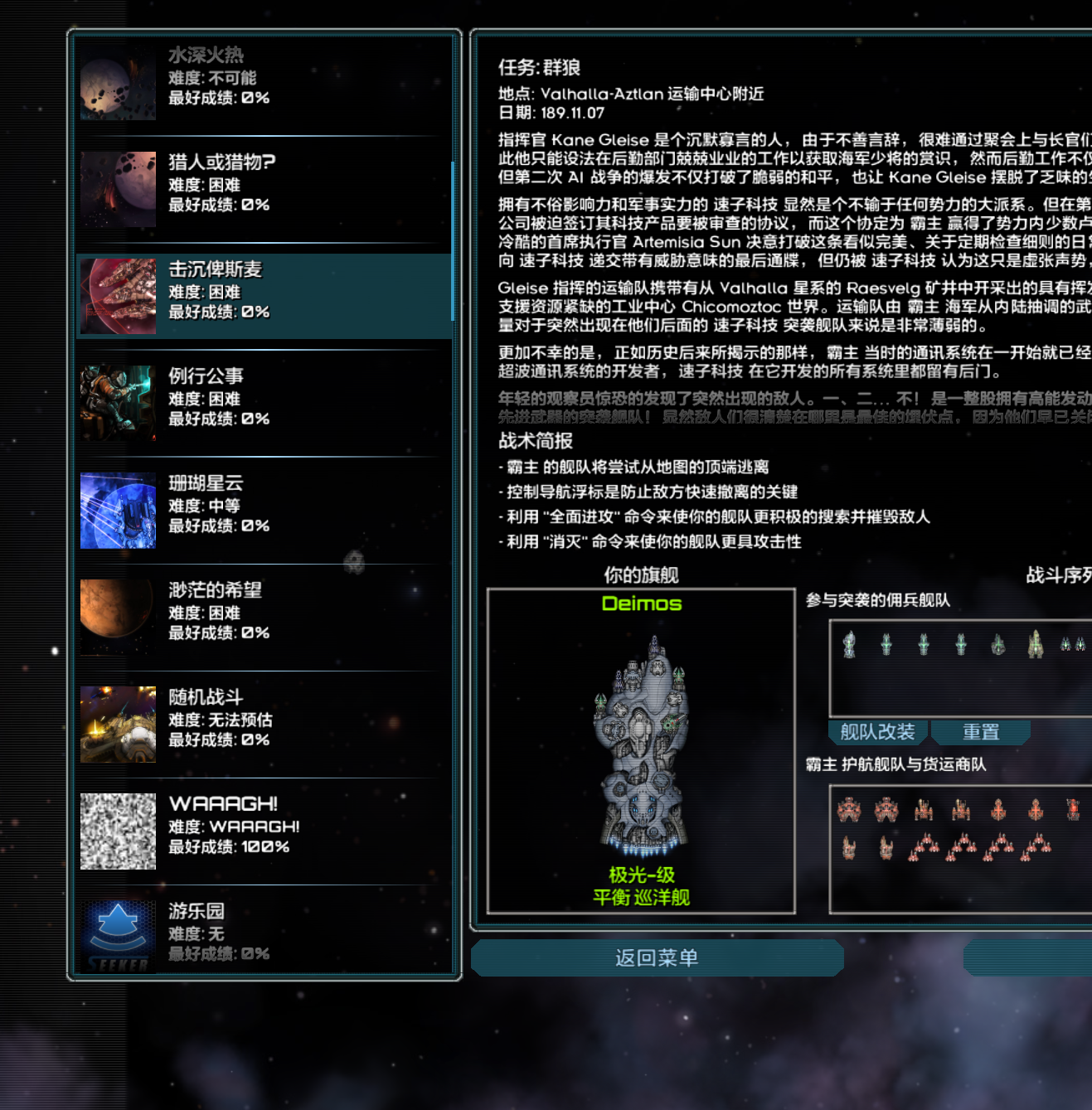Reset the fleet with 重置 button
The width and height of the screenshot is (1092, 1110).
point(981,731)
